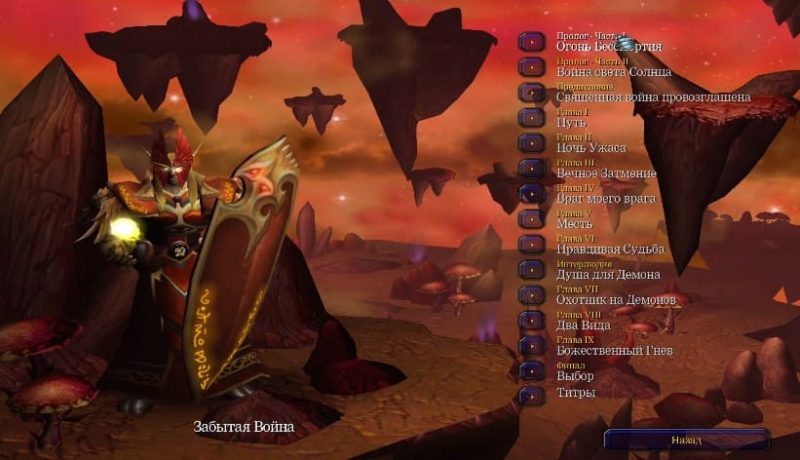This screenshot has width=800, height=460.
Task: Start chapter I 'Путь'
Action: [x=532, y=118]
